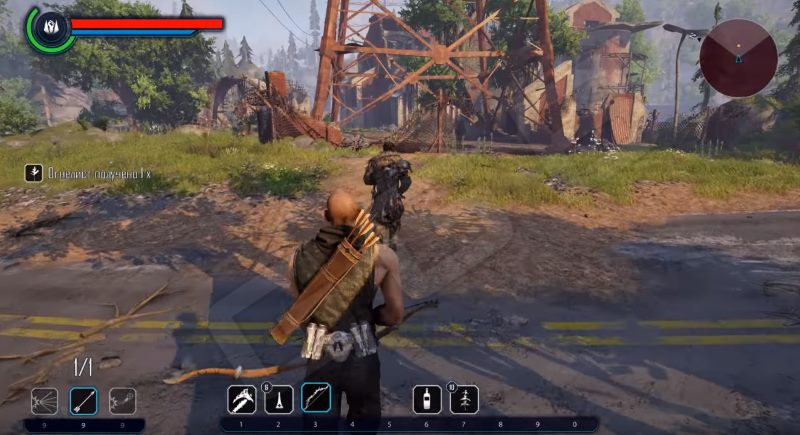Select the spike item in hotbar slot 2

tap(279, 399)
